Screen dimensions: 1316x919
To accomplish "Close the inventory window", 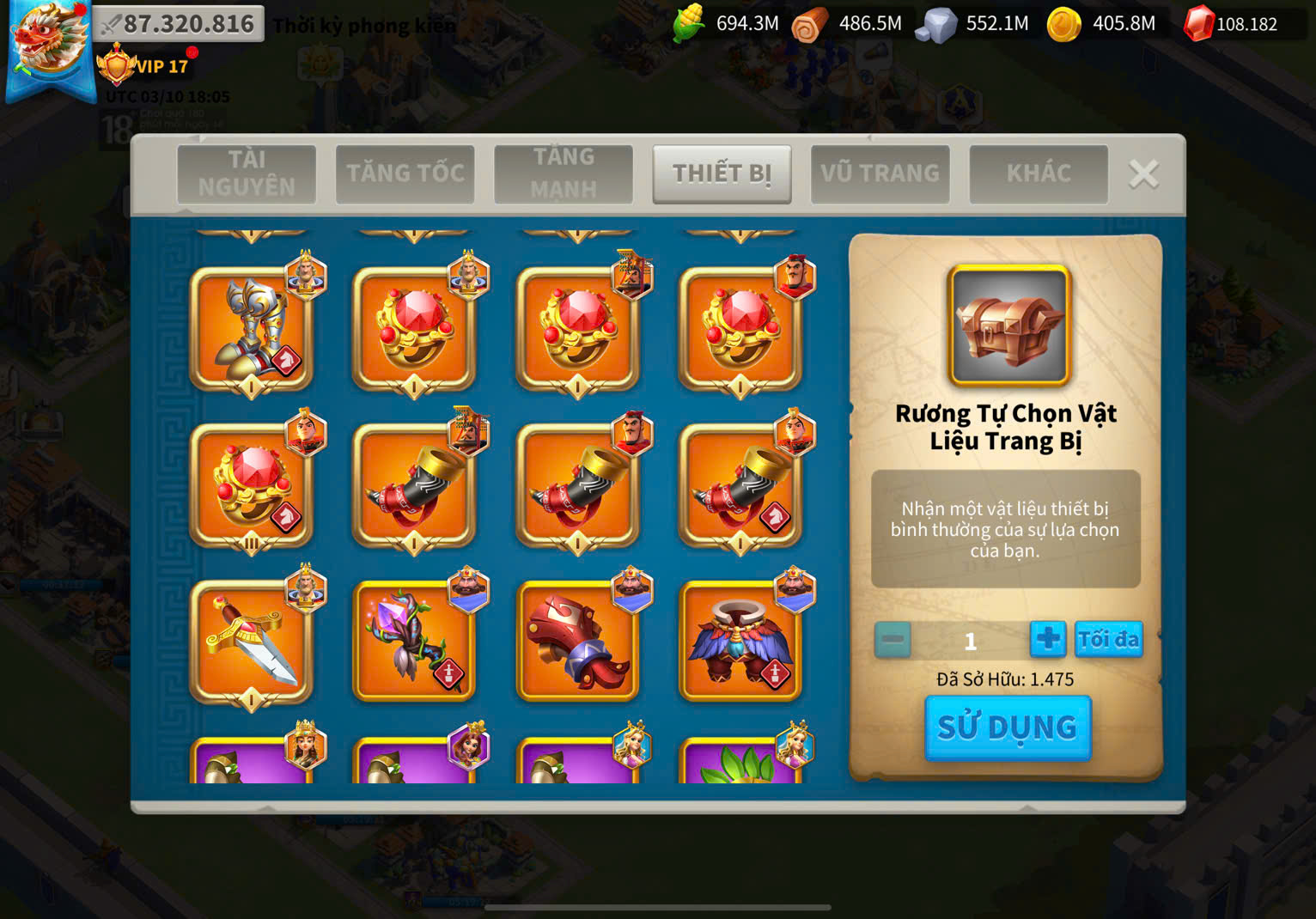I will pos(1142,174).
